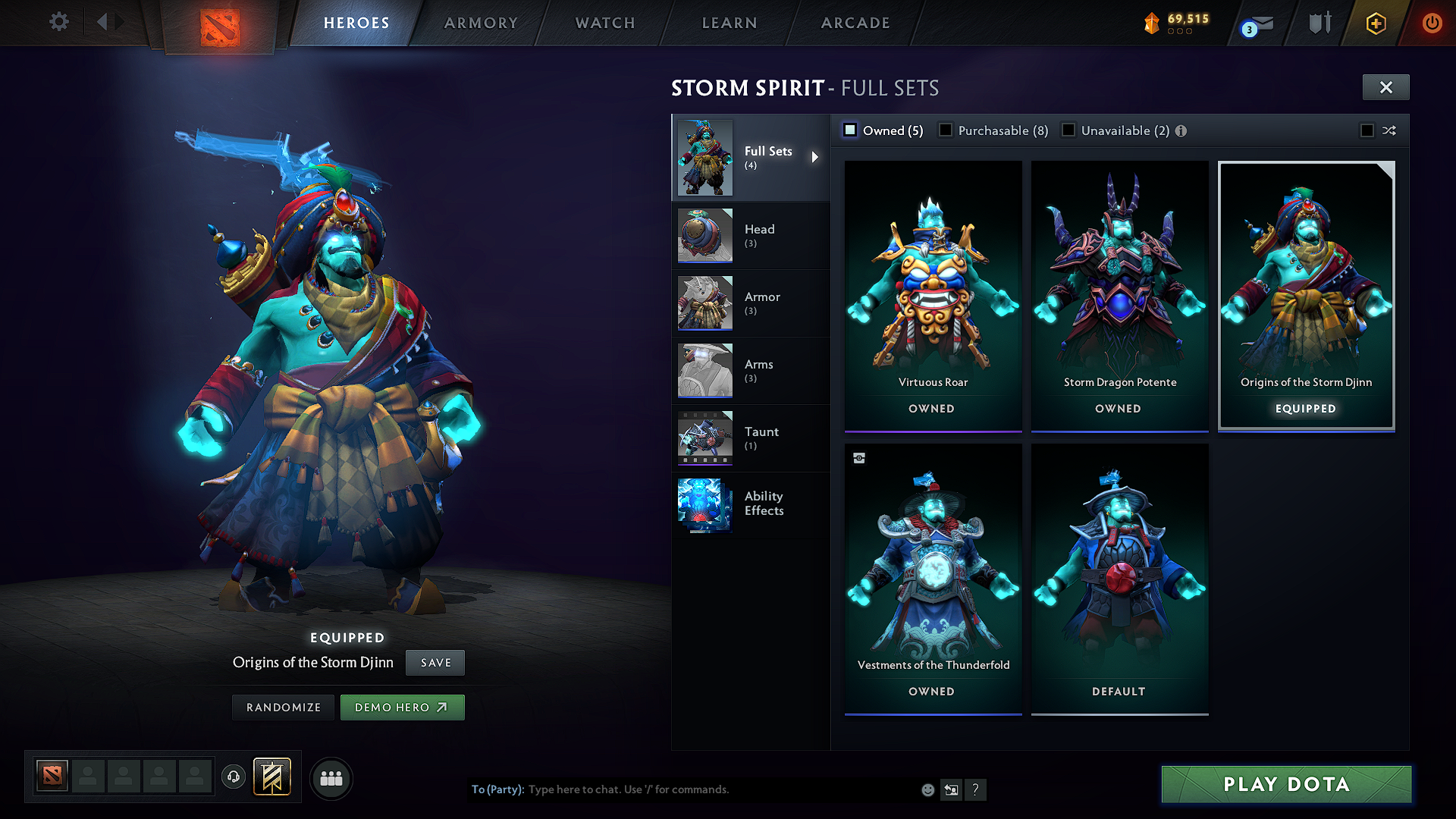Open the friends list people icon
Viewport: 1456px width, 819px height.
pos(331,777)
